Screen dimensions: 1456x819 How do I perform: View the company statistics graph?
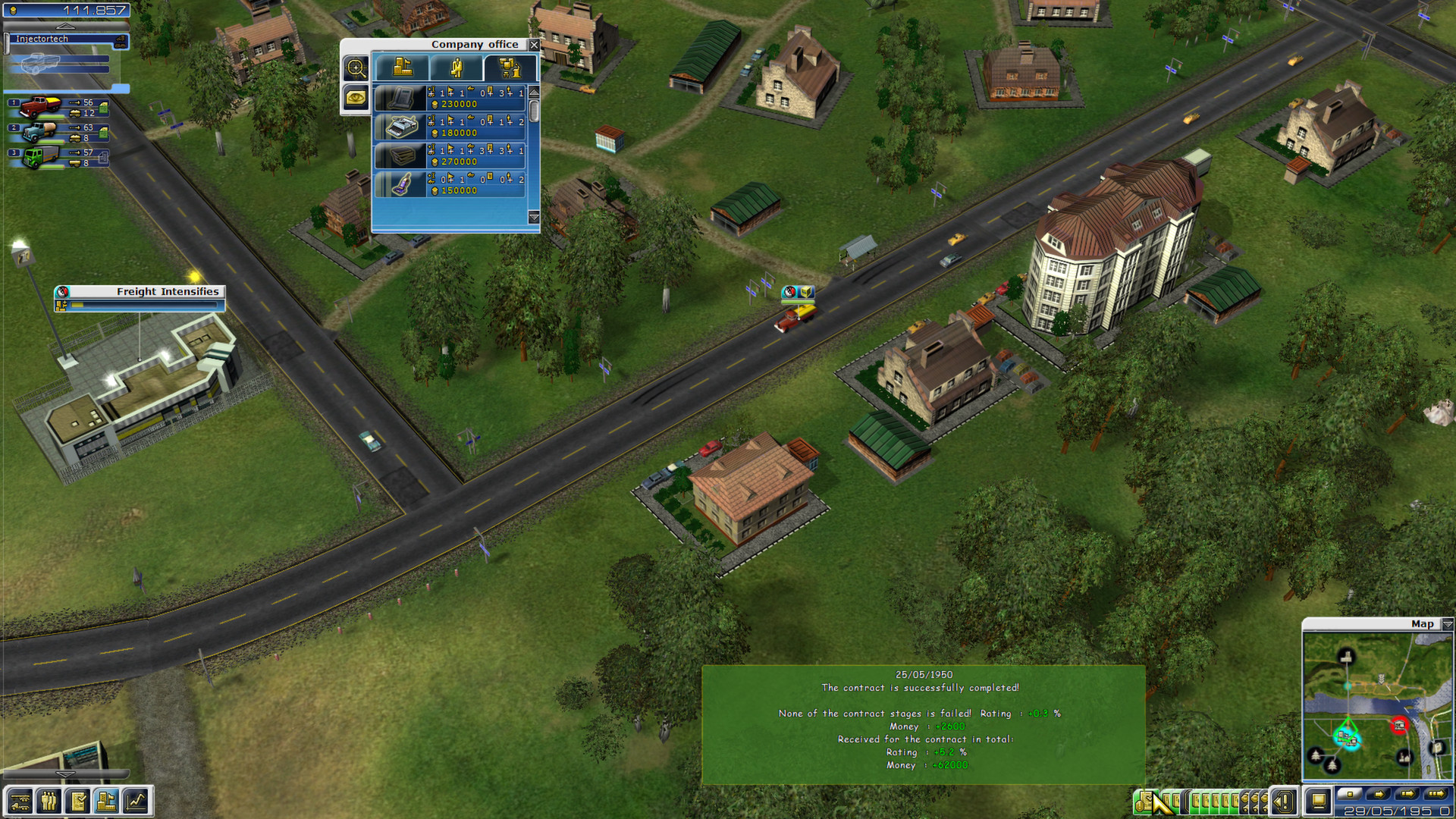136,801
